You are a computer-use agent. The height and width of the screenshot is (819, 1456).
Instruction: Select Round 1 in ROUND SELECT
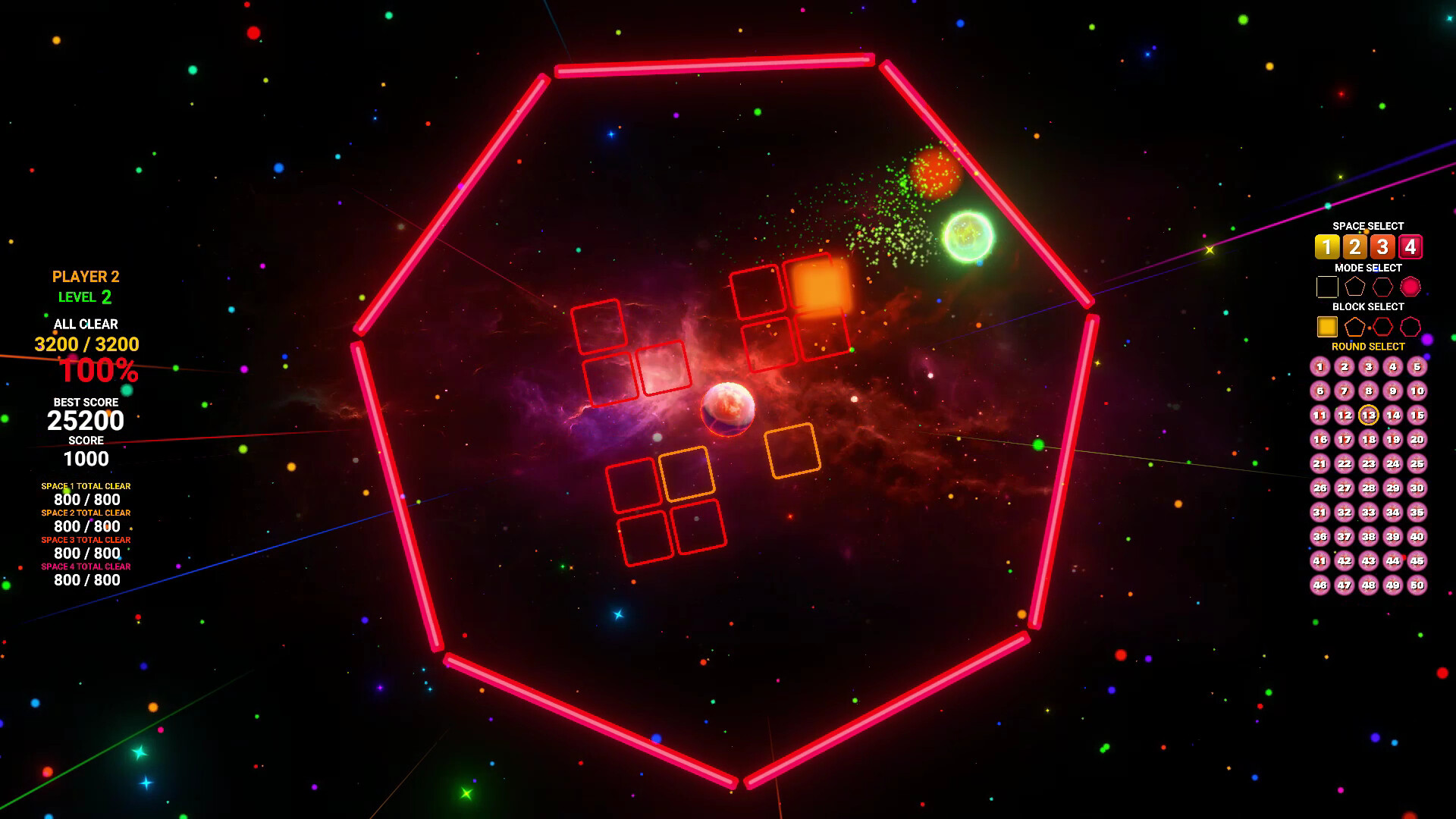pos(1320,366)
